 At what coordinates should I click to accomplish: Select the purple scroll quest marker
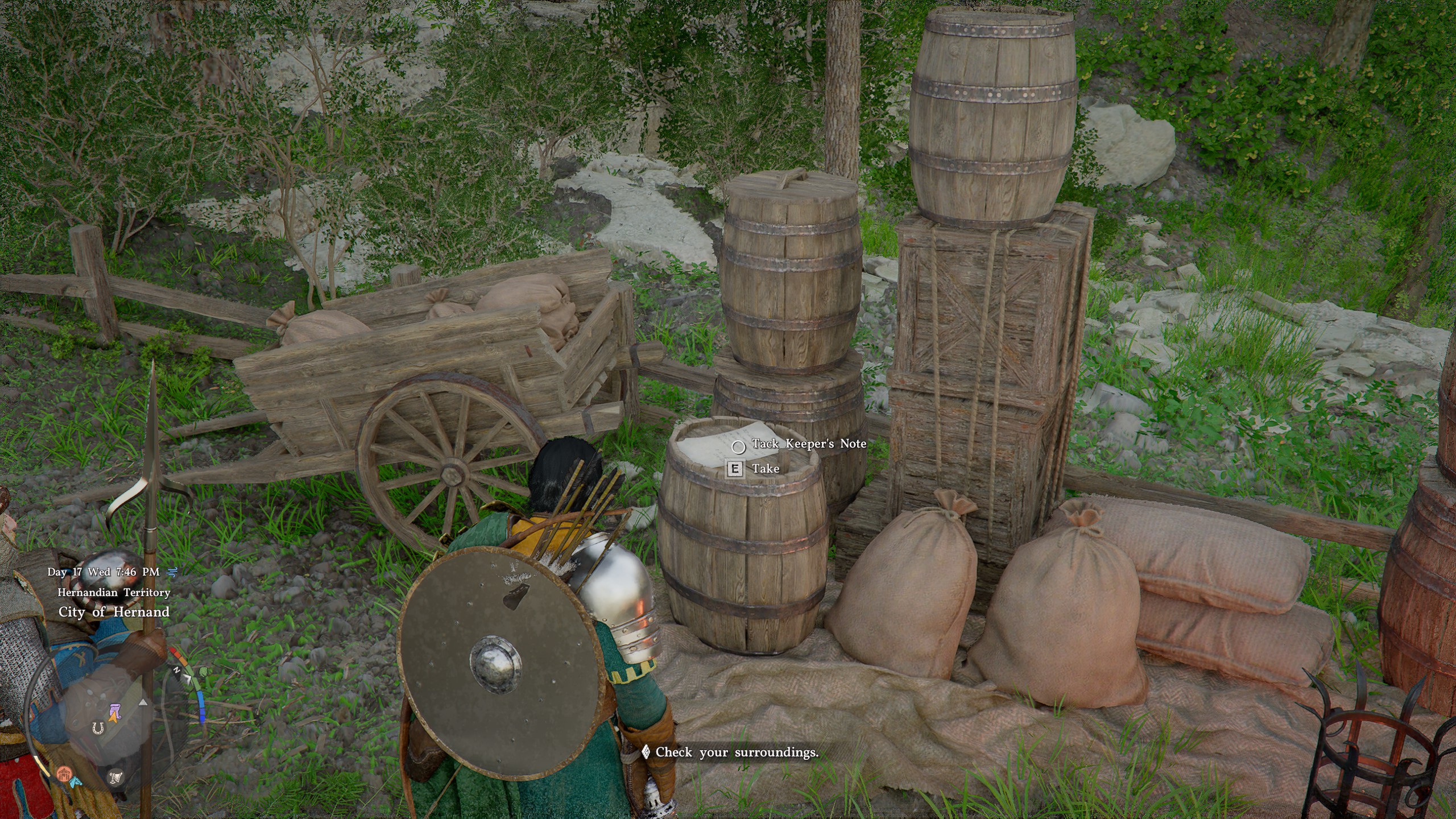[x=114, y=711]
